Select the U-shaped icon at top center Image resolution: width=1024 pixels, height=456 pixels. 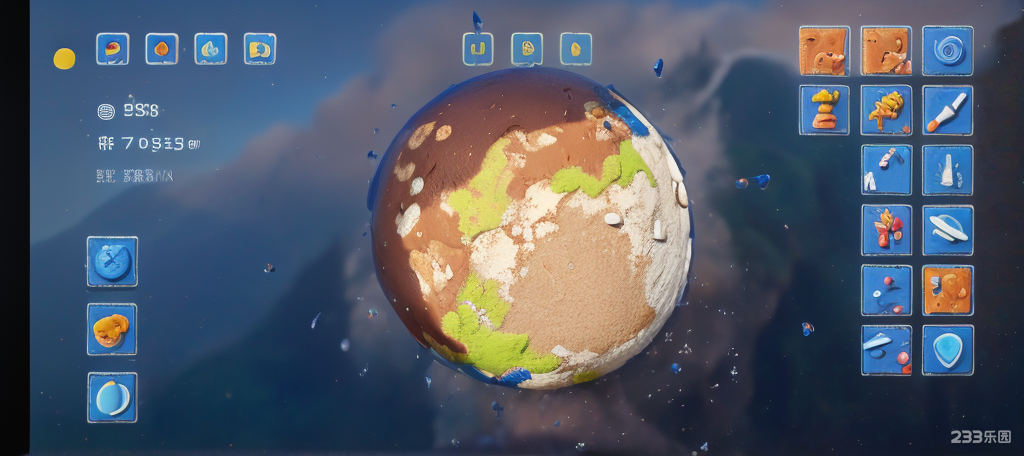point(478,48)
